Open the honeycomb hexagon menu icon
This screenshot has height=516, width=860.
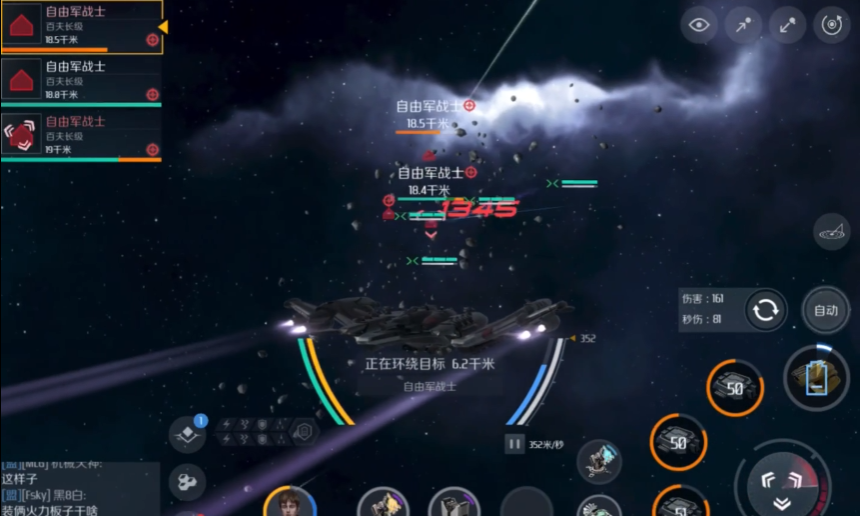pyautogui.click(x=187, y=482)
